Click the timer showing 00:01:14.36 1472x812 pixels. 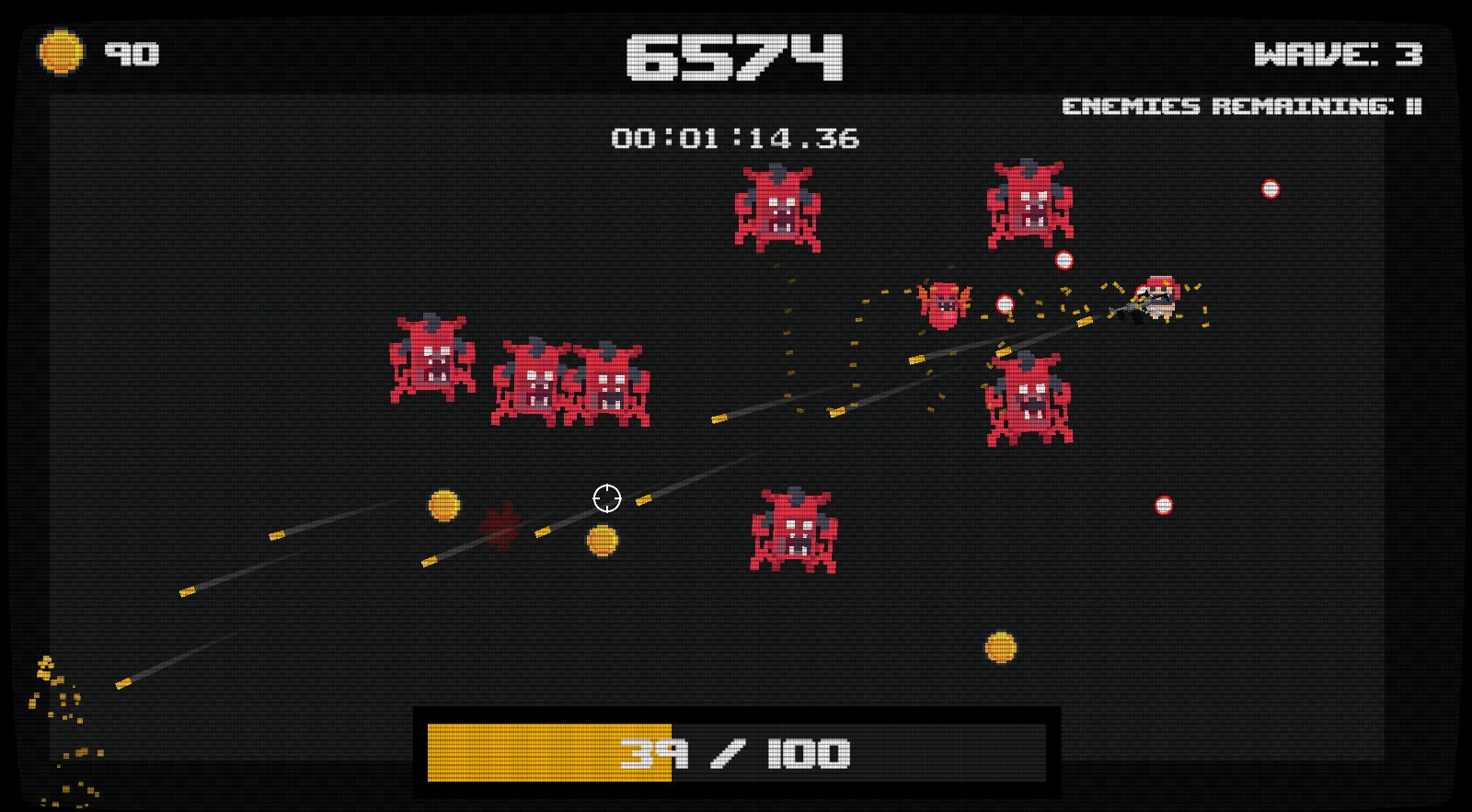coord(736,138)
